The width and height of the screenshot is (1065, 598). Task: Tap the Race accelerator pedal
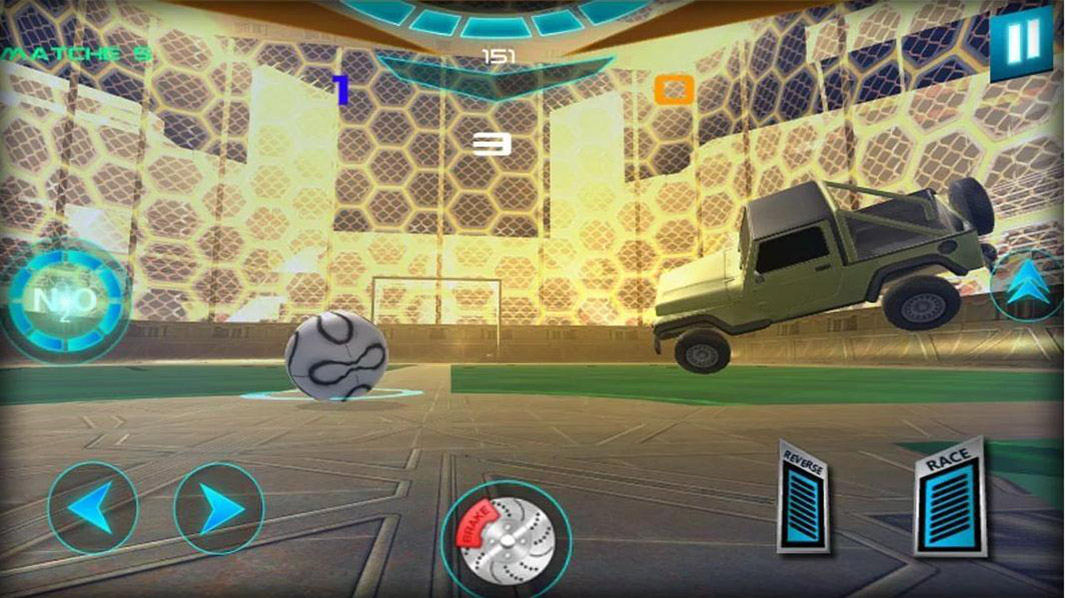click(x=949, y=499)
